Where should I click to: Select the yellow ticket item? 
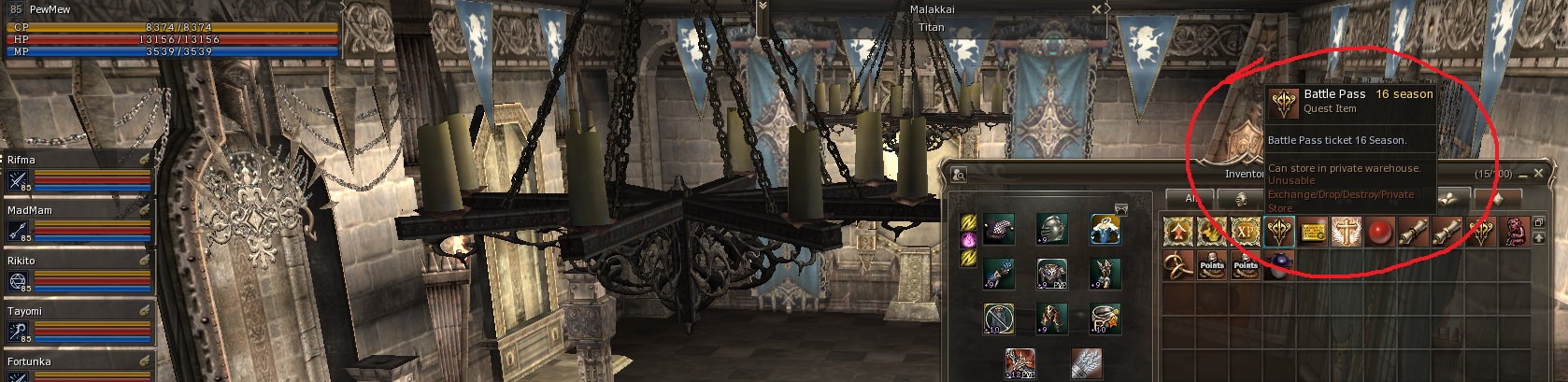(x=1313, y=232)
